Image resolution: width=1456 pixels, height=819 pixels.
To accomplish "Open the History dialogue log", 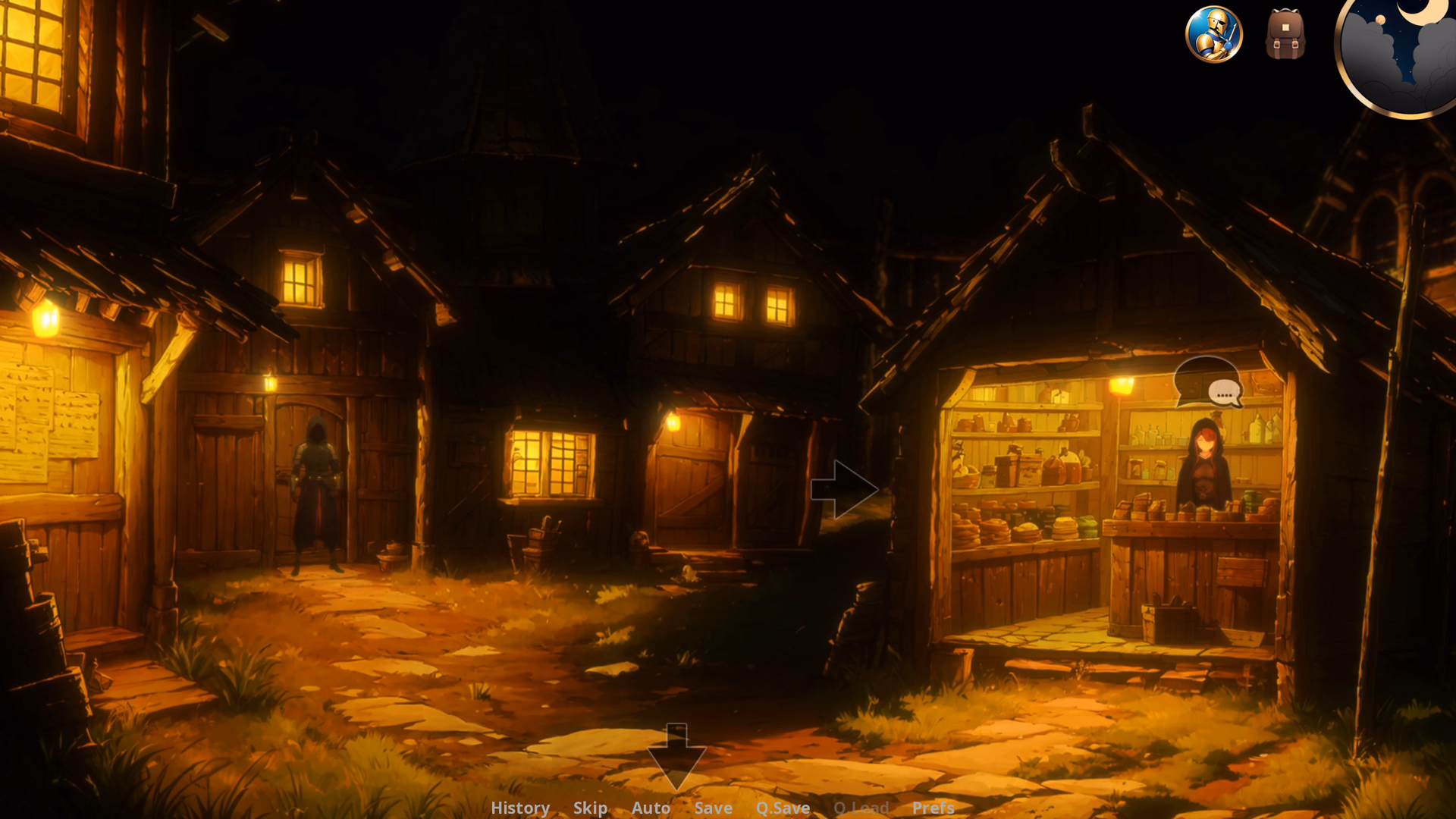I will point(521,808).
